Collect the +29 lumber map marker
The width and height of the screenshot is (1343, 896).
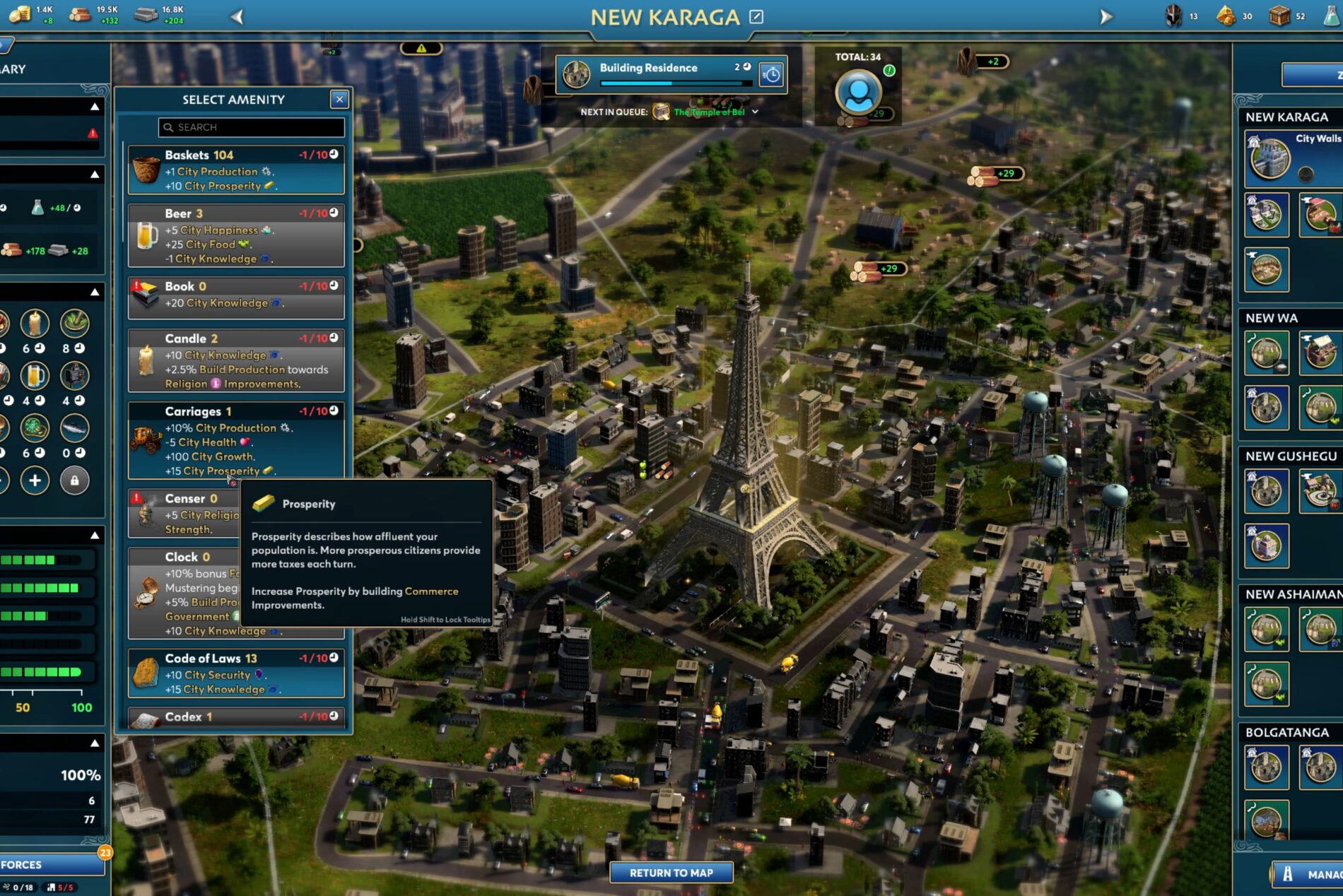tap(997, 174)
